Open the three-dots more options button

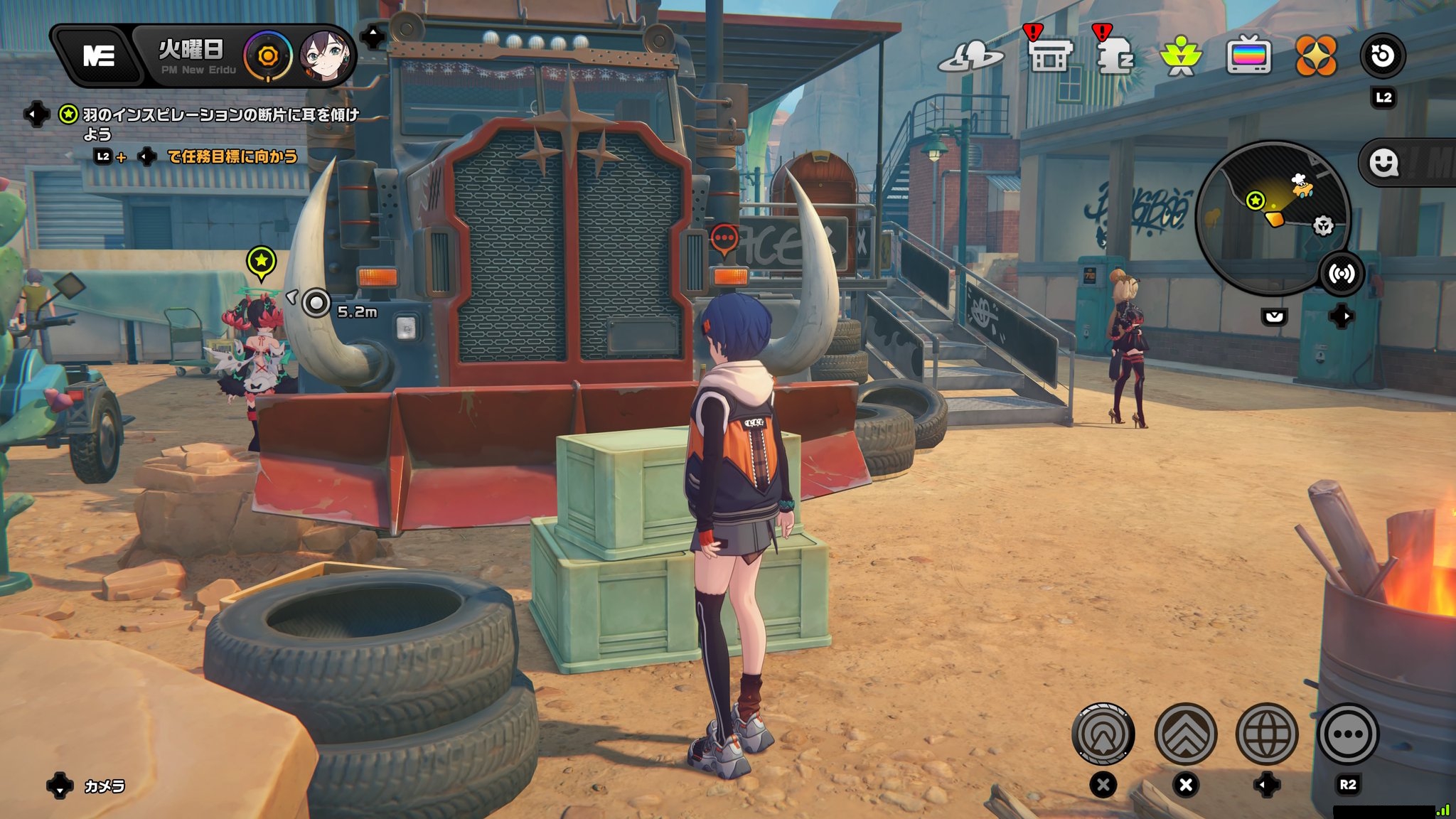click(1348, 734)
